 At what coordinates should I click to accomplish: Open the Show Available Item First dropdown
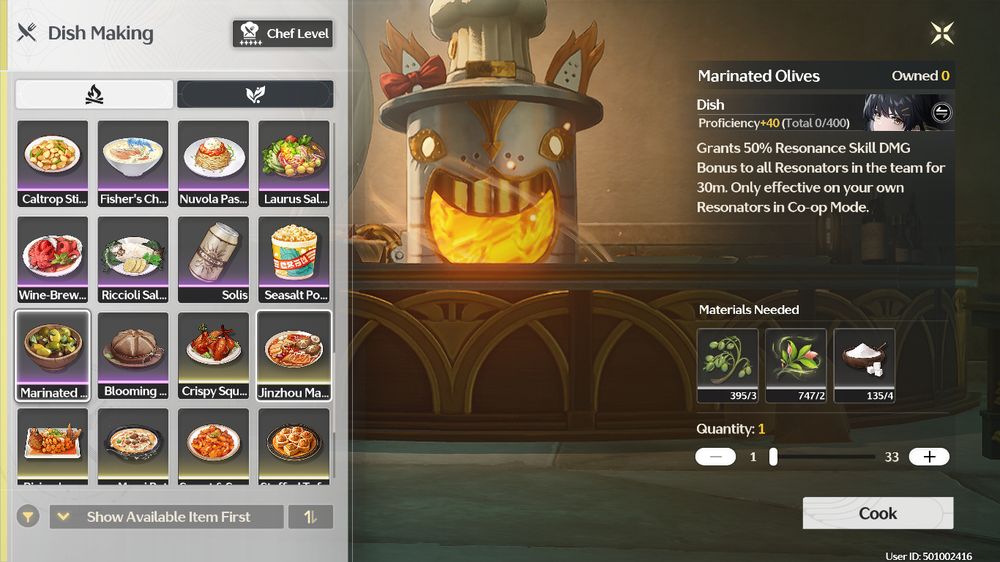pos(166,517)
